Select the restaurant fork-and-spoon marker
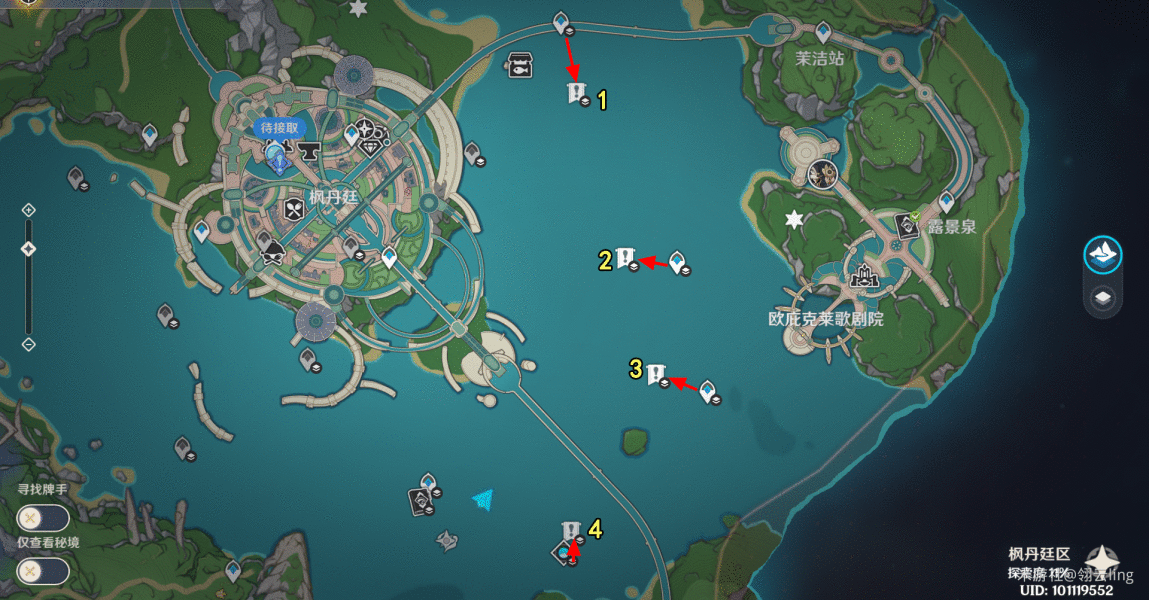1149x600 pixels. [294, 210]
